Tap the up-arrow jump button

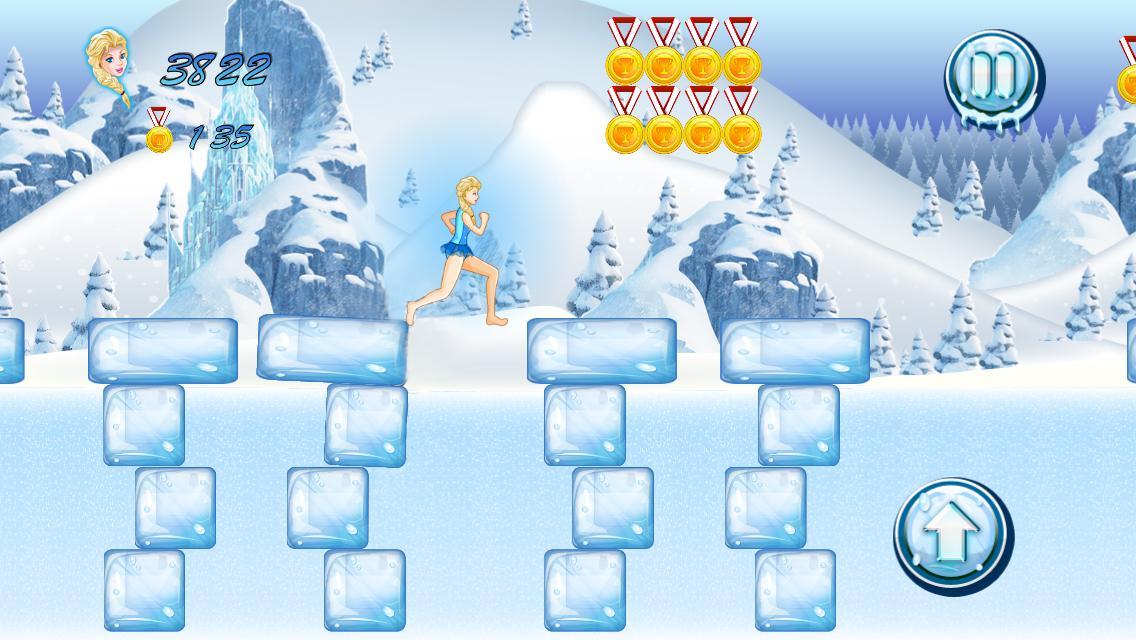[x=952, y=534]
